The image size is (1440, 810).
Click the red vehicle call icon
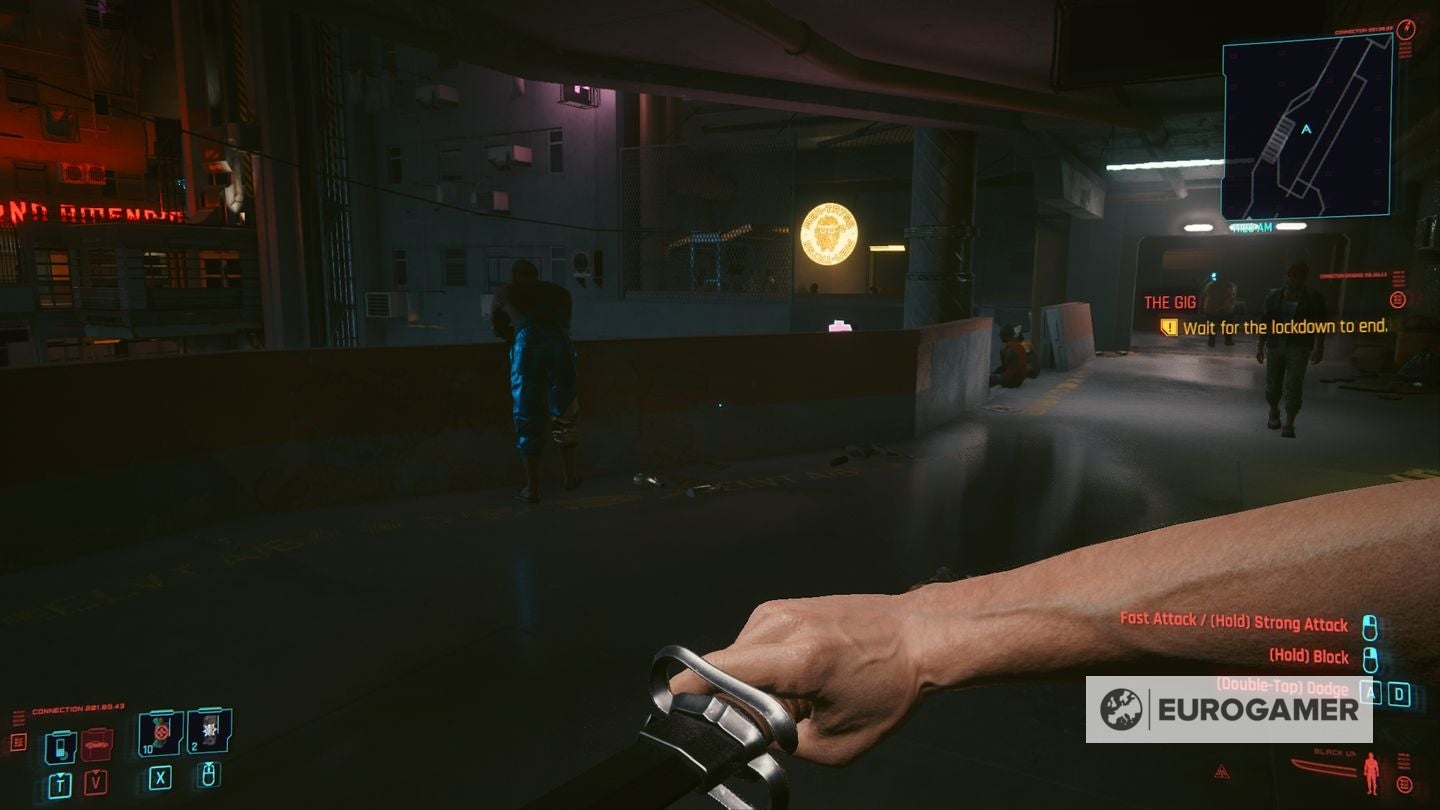97,744
